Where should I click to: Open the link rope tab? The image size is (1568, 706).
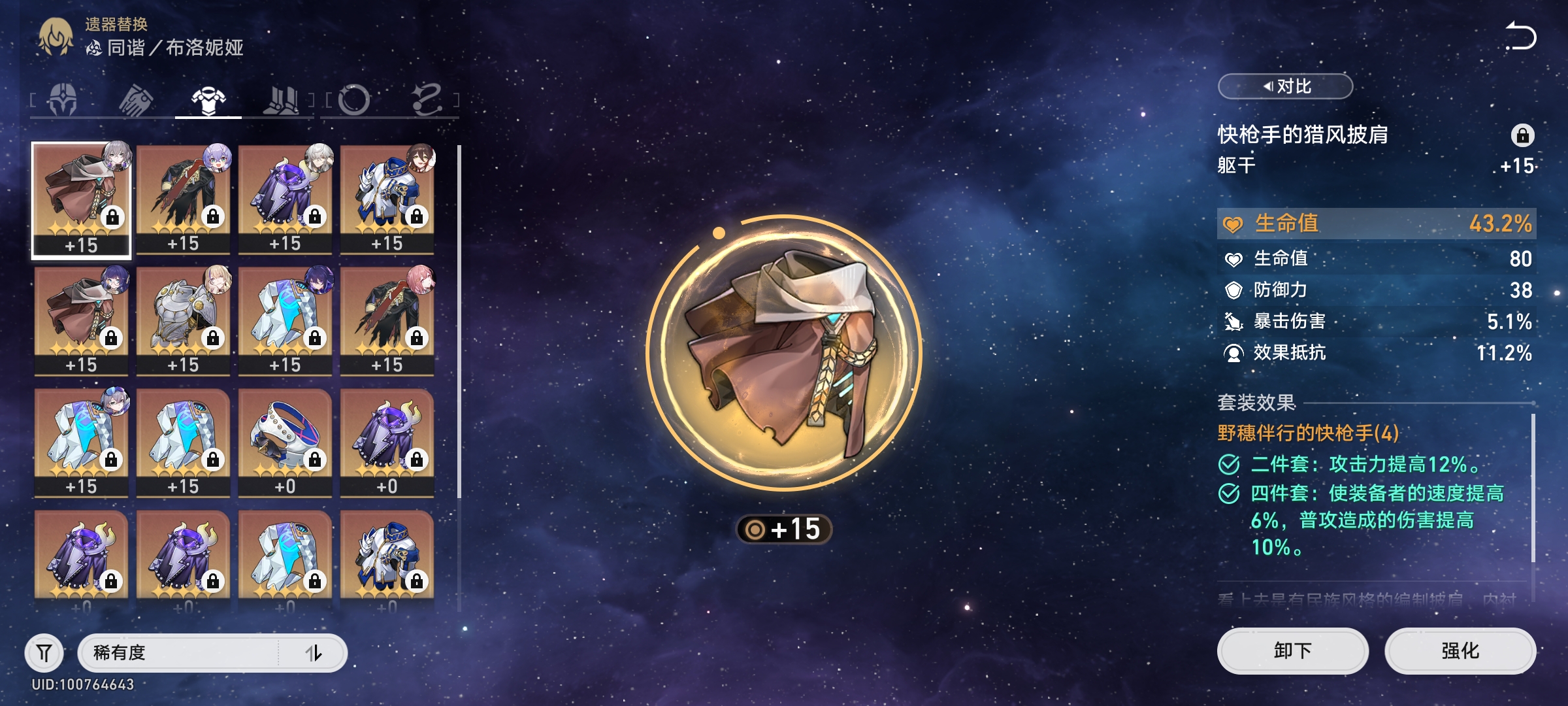pos(427,100)
